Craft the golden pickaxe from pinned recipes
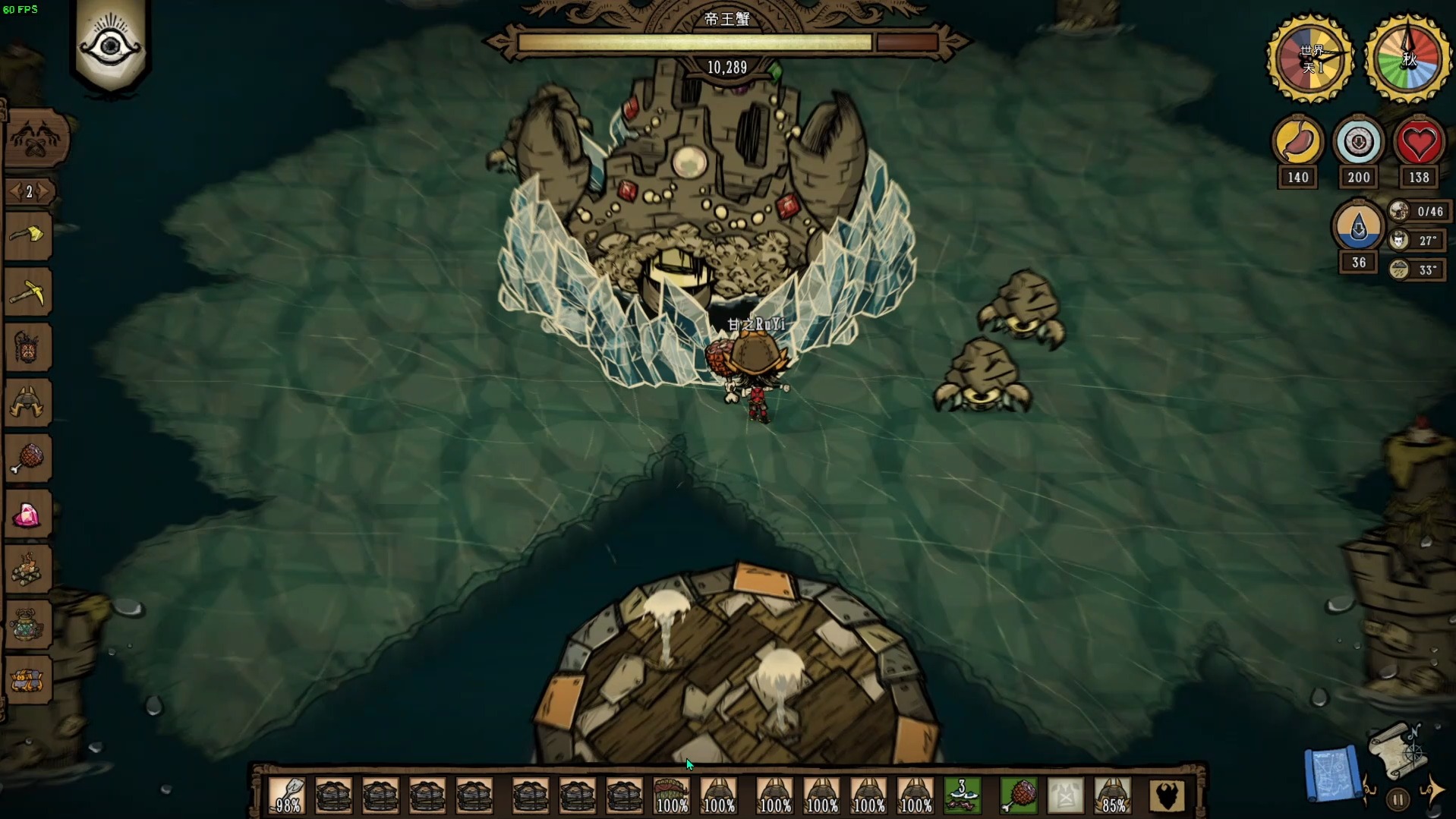Screen dimensions: 1456x819 (x=28, y=293)
